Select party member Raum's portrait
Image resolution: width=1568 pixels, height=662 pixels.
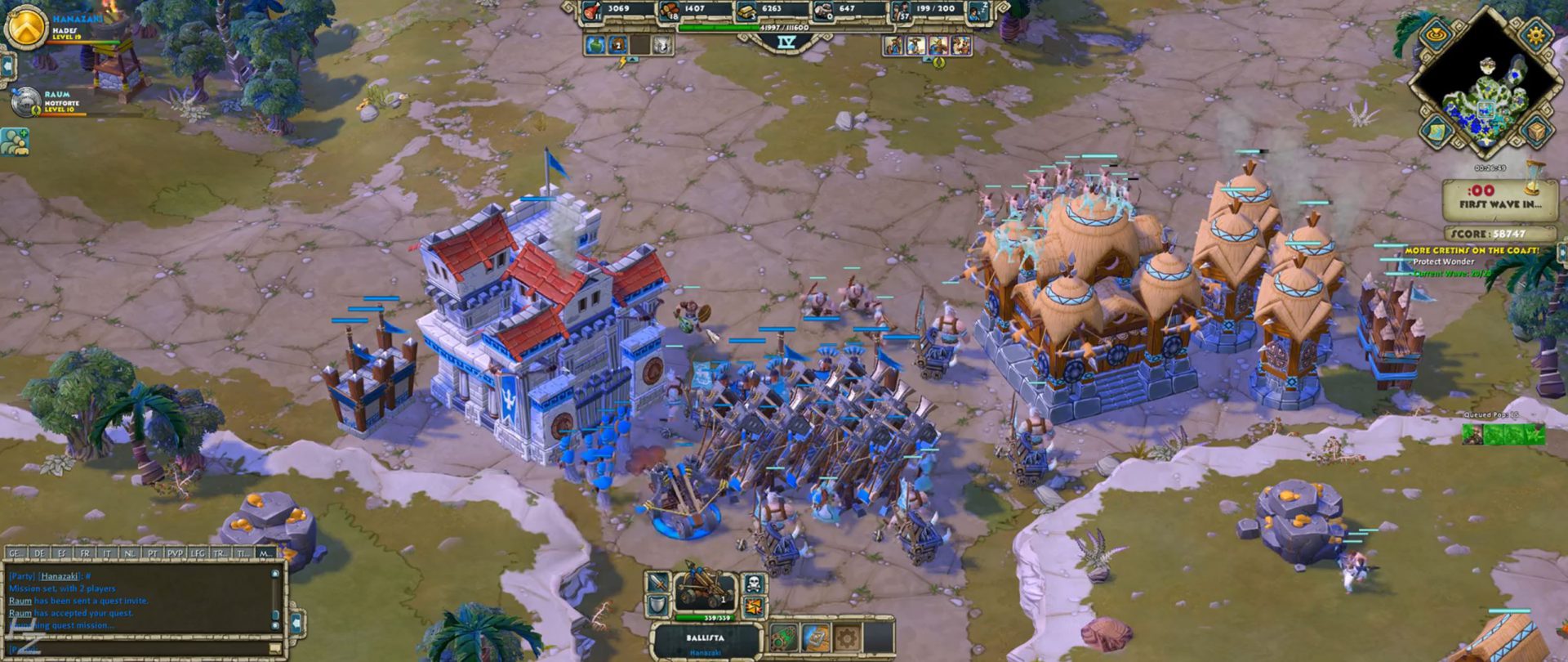pyautogui.click(x=27, y=102)
